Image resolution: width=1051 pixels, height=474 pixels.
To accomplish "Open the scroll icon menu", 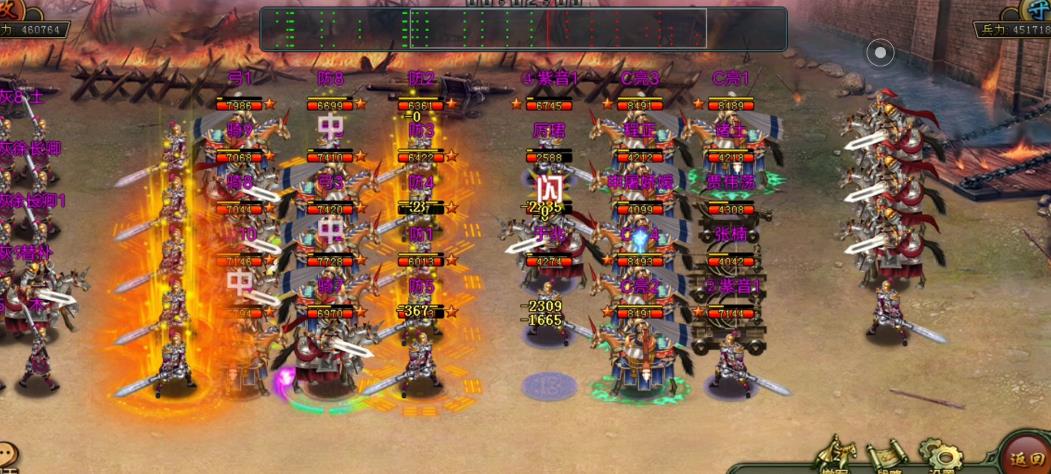I will 886,456.
